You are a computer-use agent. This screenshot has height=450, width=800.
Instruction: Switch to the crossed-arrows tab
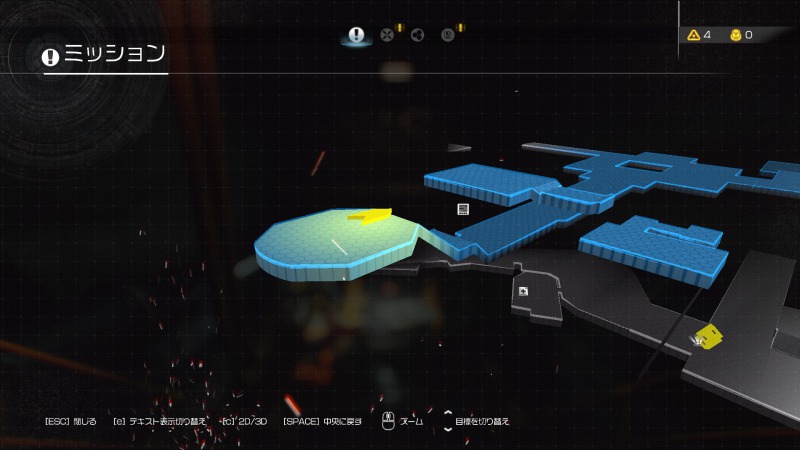(387, 36)
